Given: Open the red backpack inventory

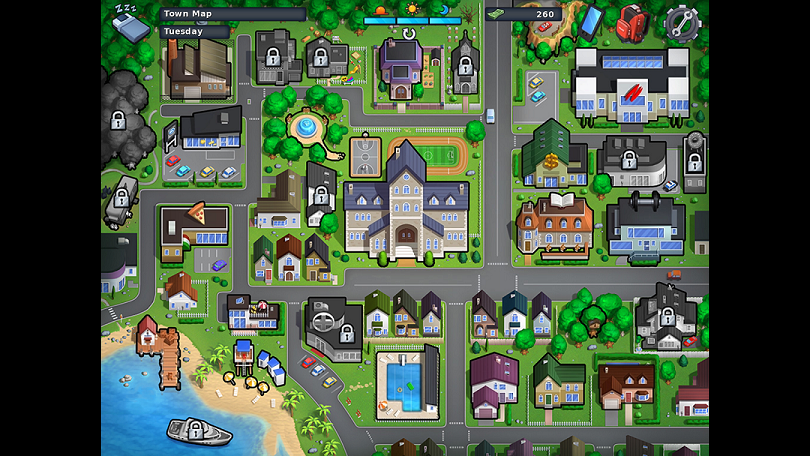Looking at the screenshot, I should coord(631,20).
